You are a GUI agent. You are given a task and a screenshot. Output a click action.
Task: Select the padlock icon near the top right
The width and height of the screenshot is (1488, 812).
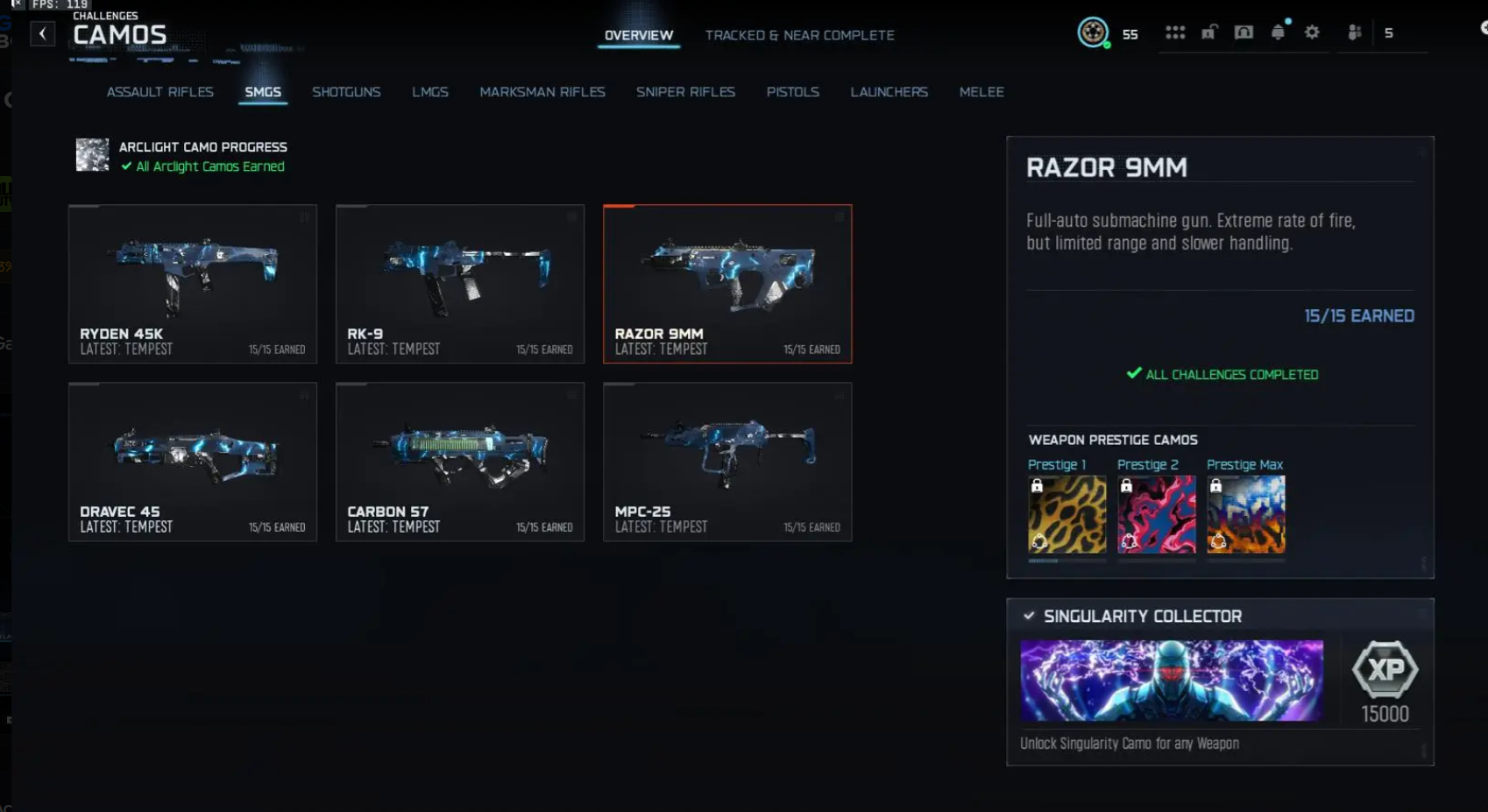[x=1210, y=32]
